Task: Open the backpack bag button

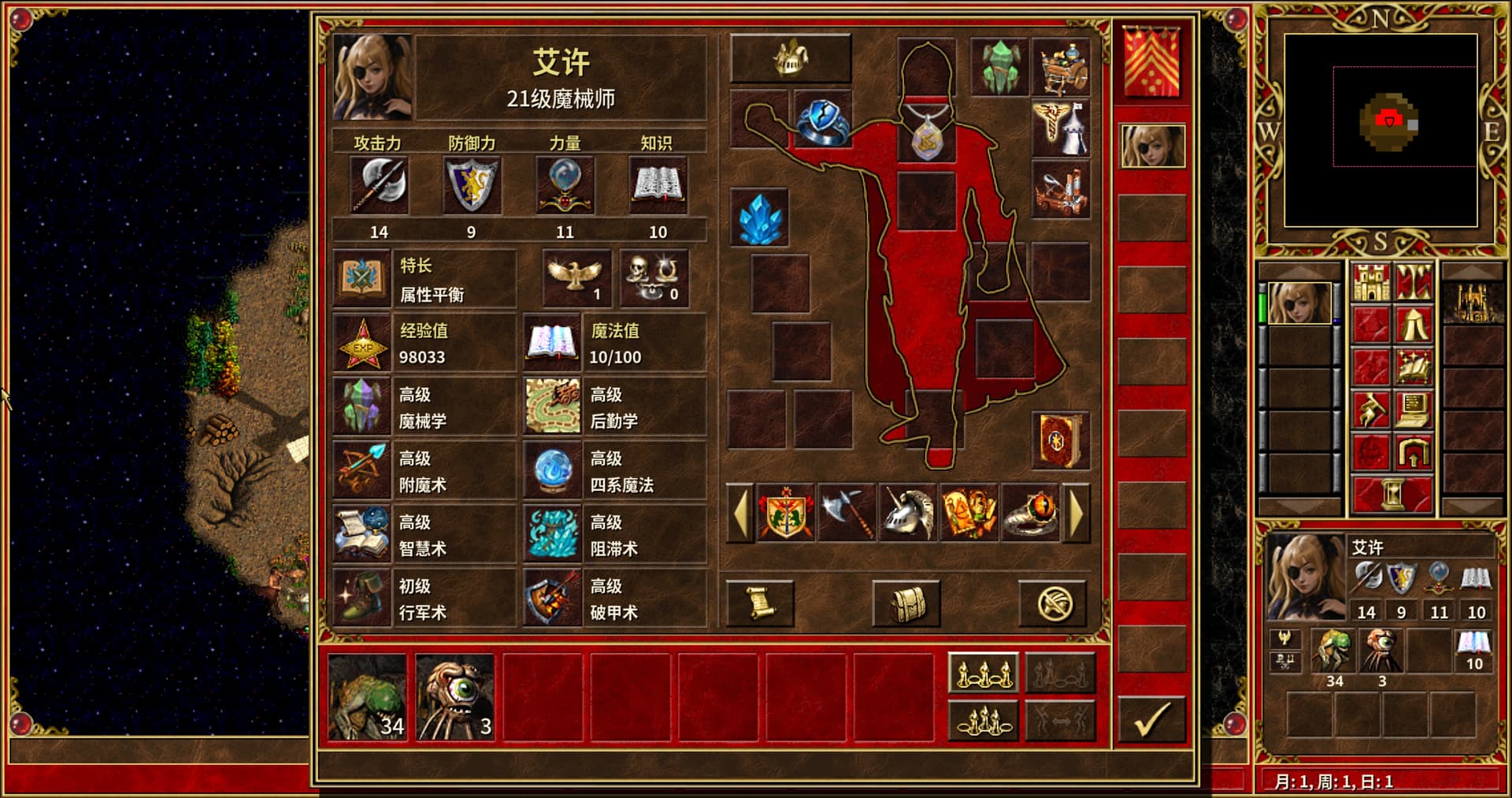Action: click(906, 603)
